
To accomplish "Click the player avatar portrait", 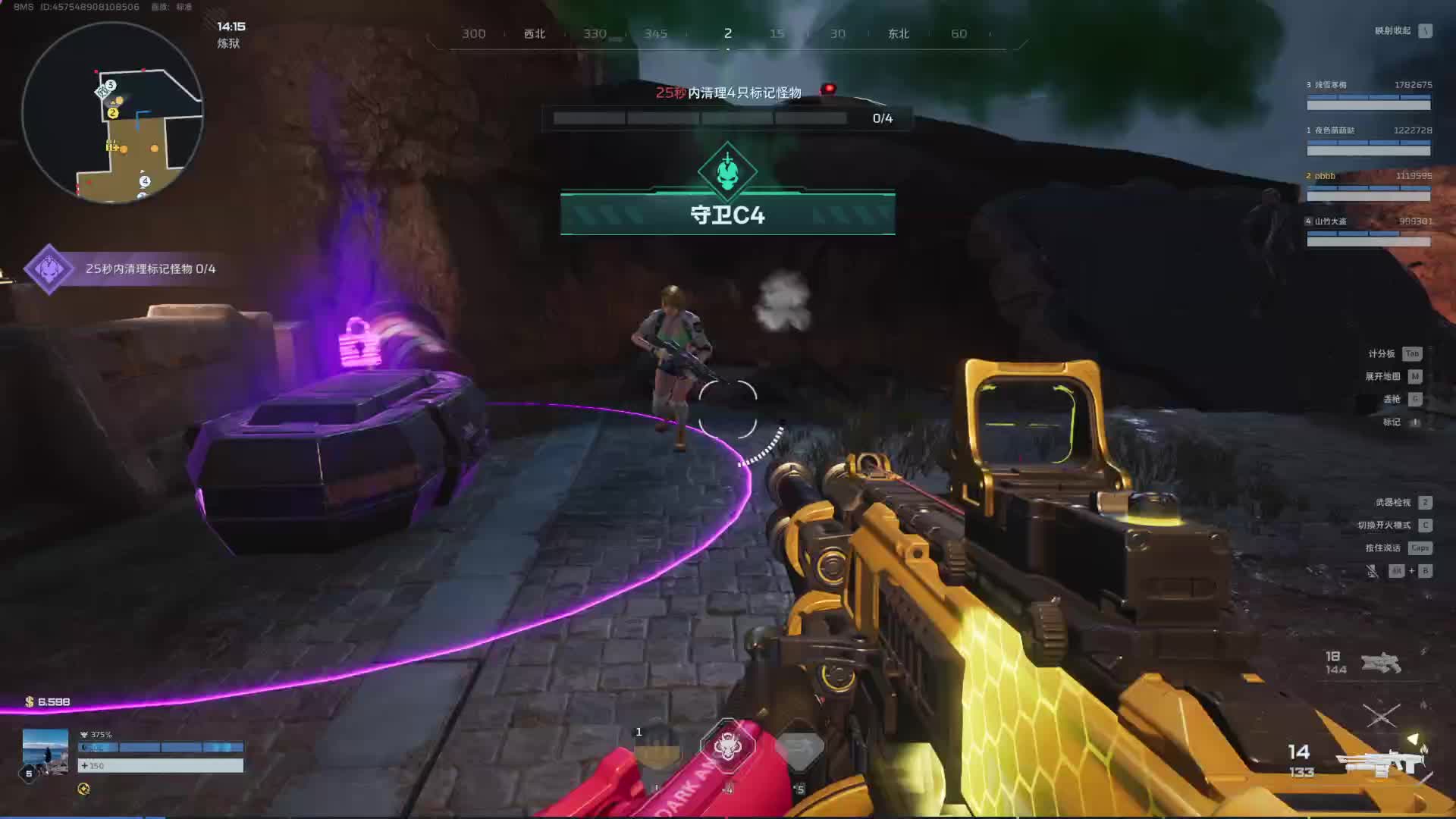I will [45, 751].
